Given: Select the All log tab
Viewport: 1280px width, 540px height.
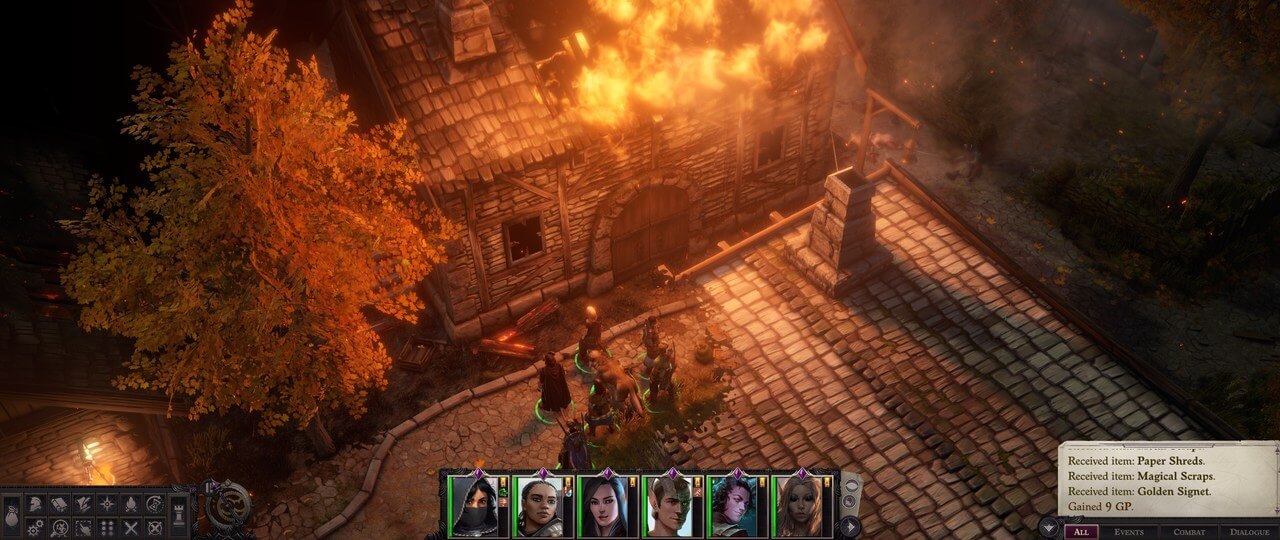Looking at the screenshot, I should pyautogui.click(x=1080, y=532).
